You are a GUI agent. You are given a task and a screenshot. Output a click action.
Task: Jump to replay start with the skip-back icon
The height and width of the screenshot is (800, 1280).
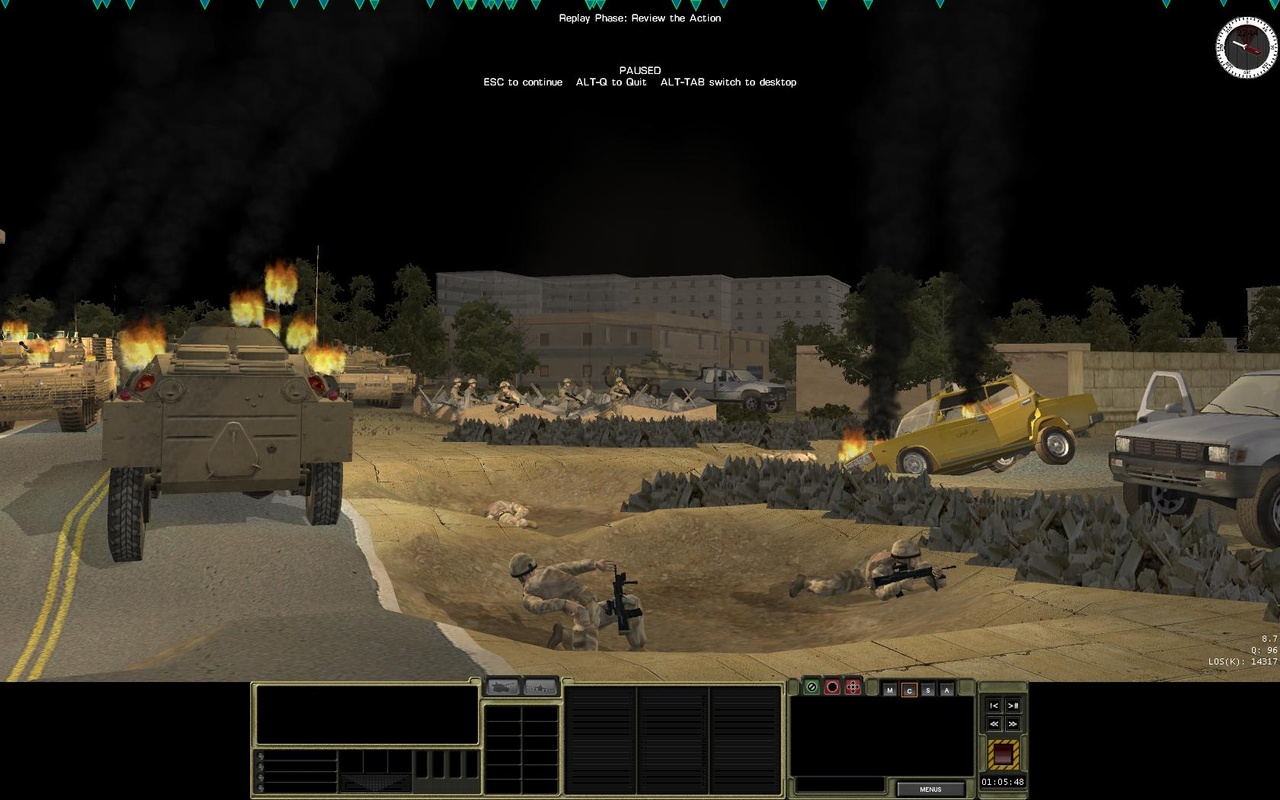(994, 706)
